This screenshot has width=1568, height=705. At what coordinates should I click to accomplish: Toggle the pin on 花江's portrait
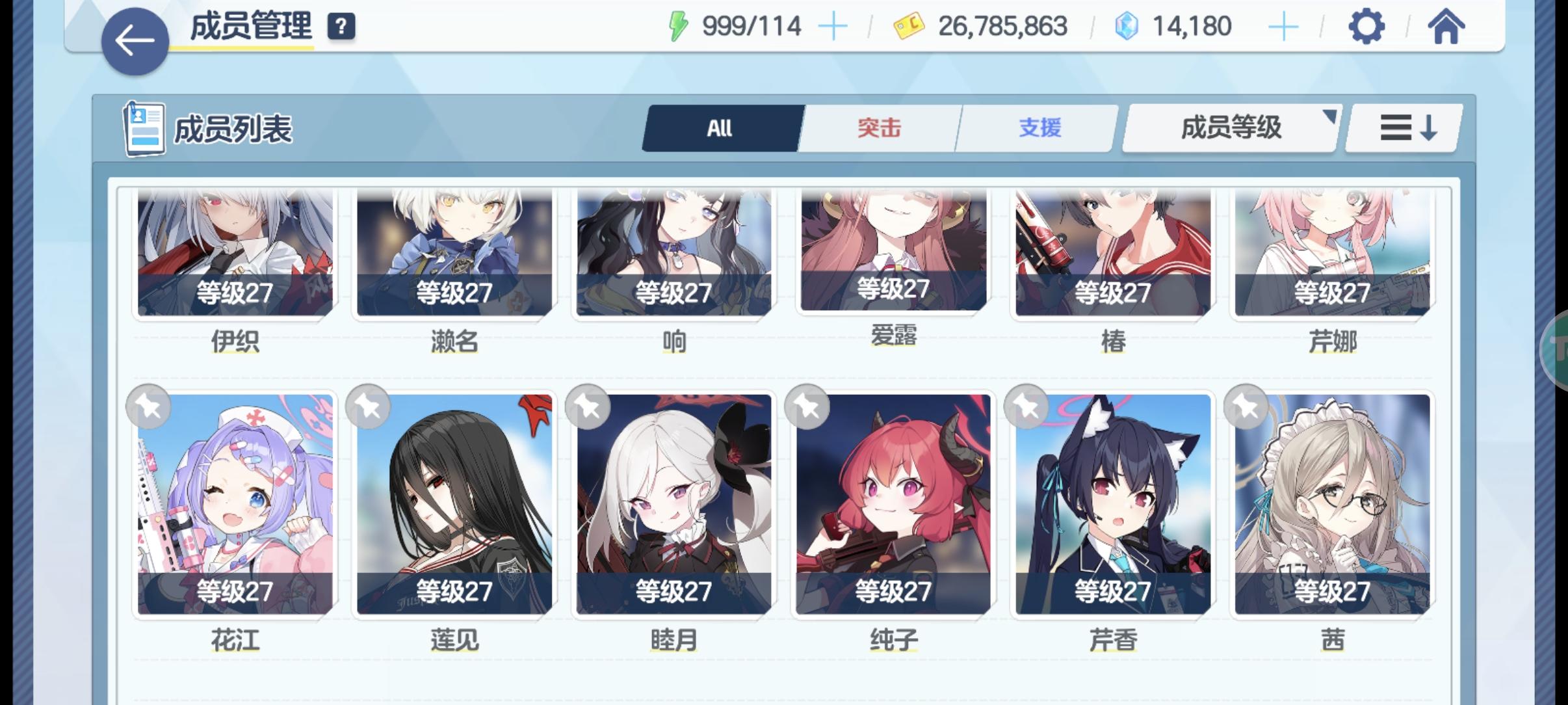click(148, 406)
